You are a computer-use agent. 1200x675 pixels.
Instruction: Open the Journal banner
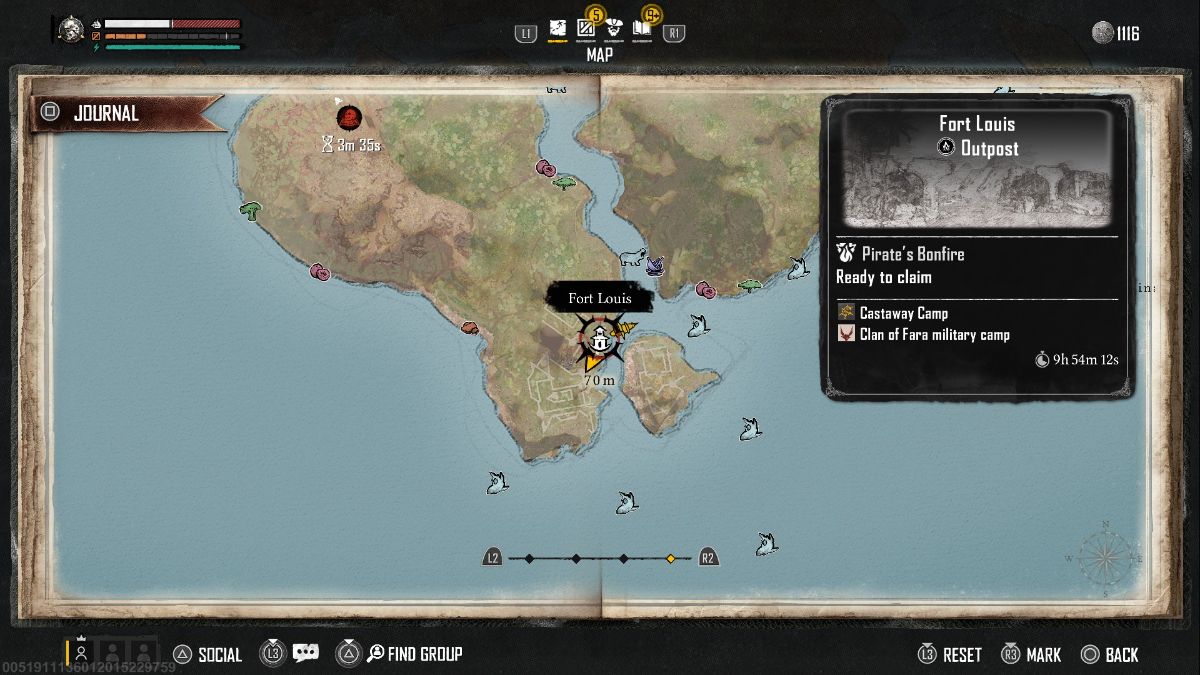pyautogui.click(x=127, y=114)
